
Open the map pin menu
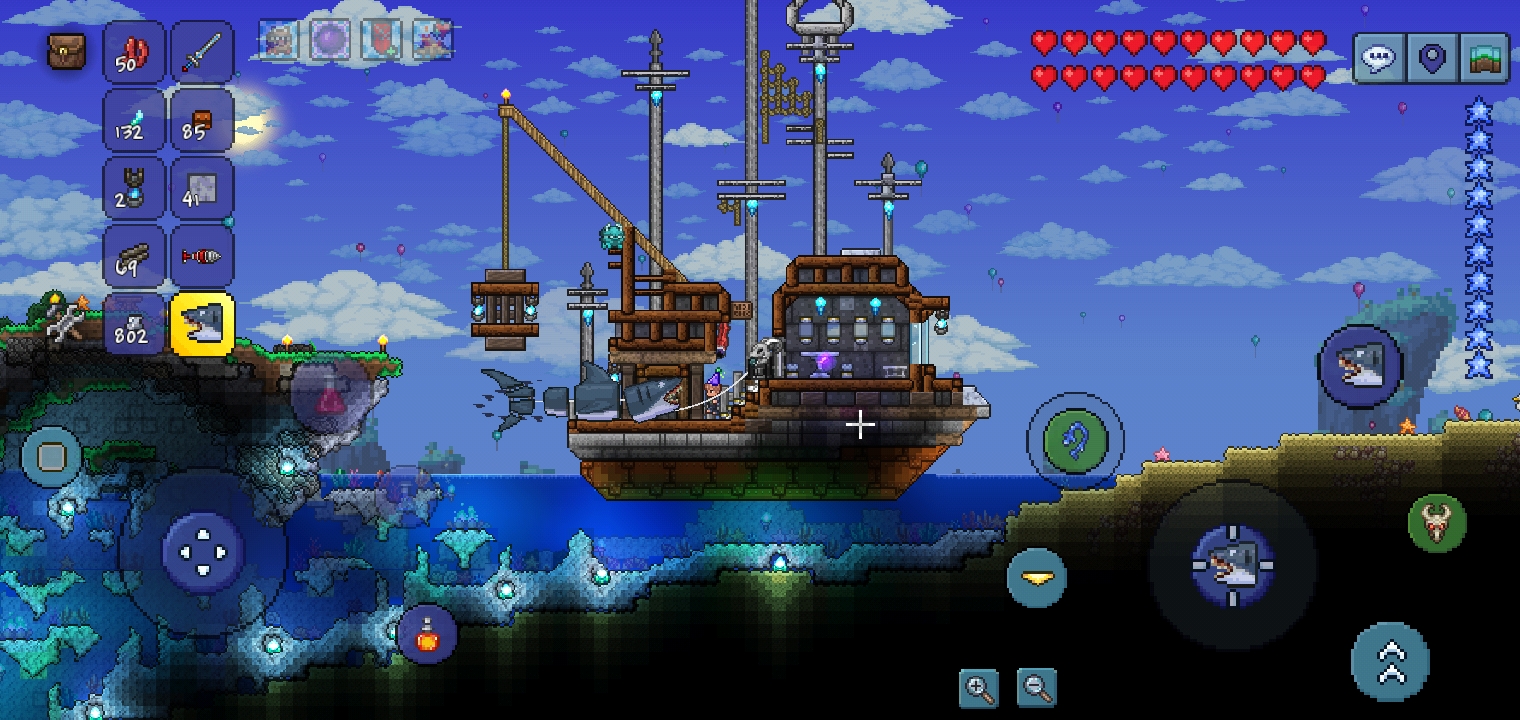point(1432,58)
